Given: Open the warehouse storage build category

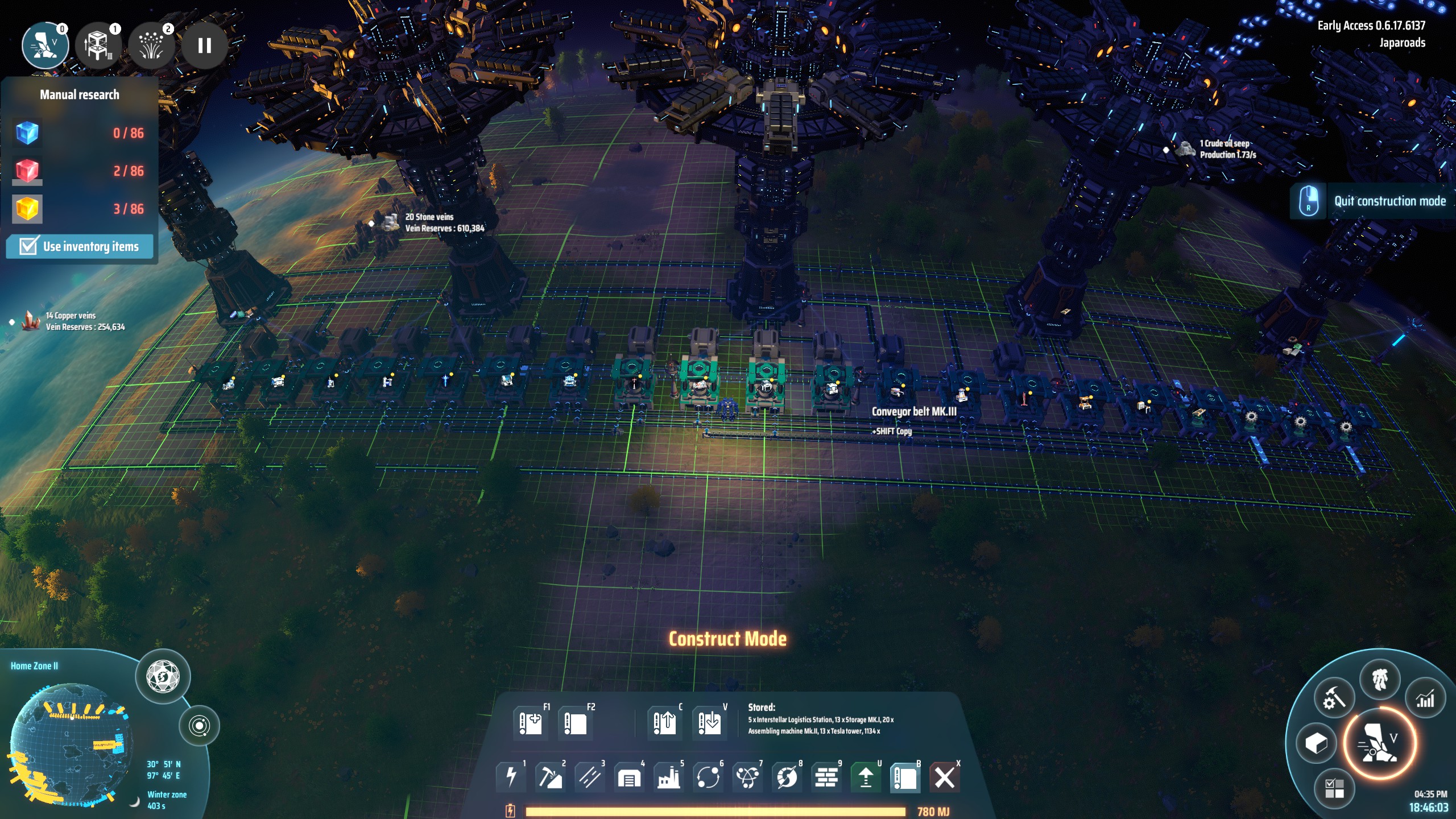Looking at the screenshot, I should click(x=629, y=776).
